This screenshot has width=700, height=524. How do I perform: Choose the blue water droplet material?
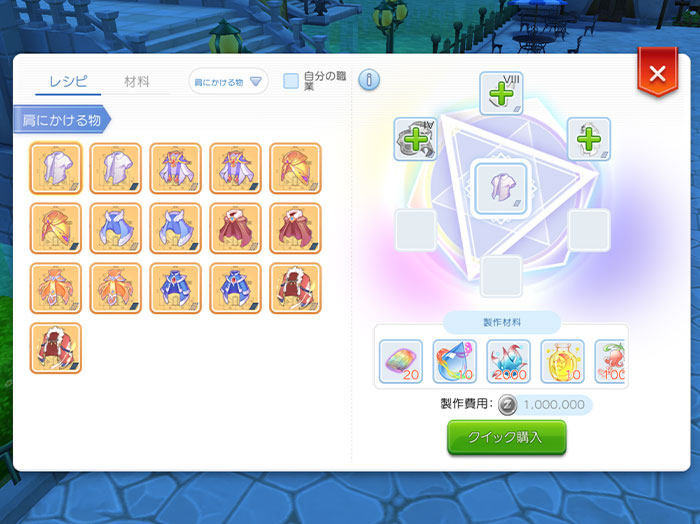pos(454,361)
